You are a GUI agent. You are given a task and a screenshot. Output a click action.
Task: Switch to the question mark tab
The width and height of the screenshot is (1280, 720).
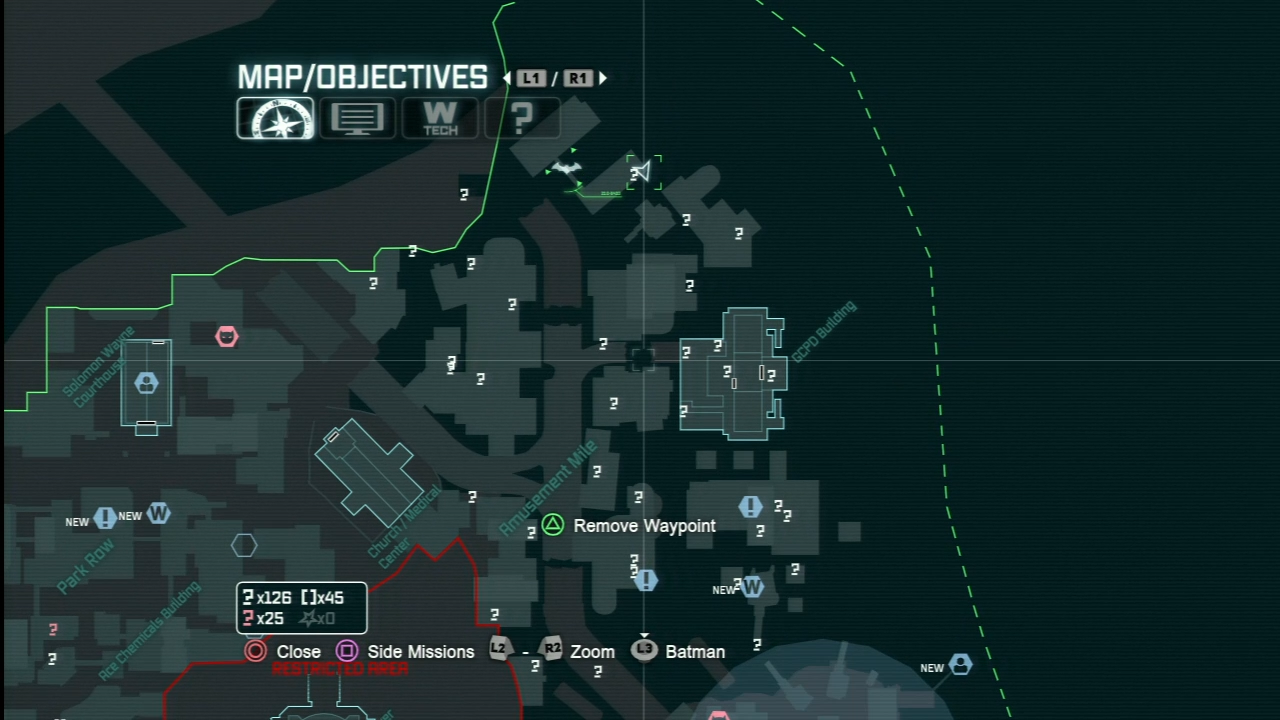(521, 118)
